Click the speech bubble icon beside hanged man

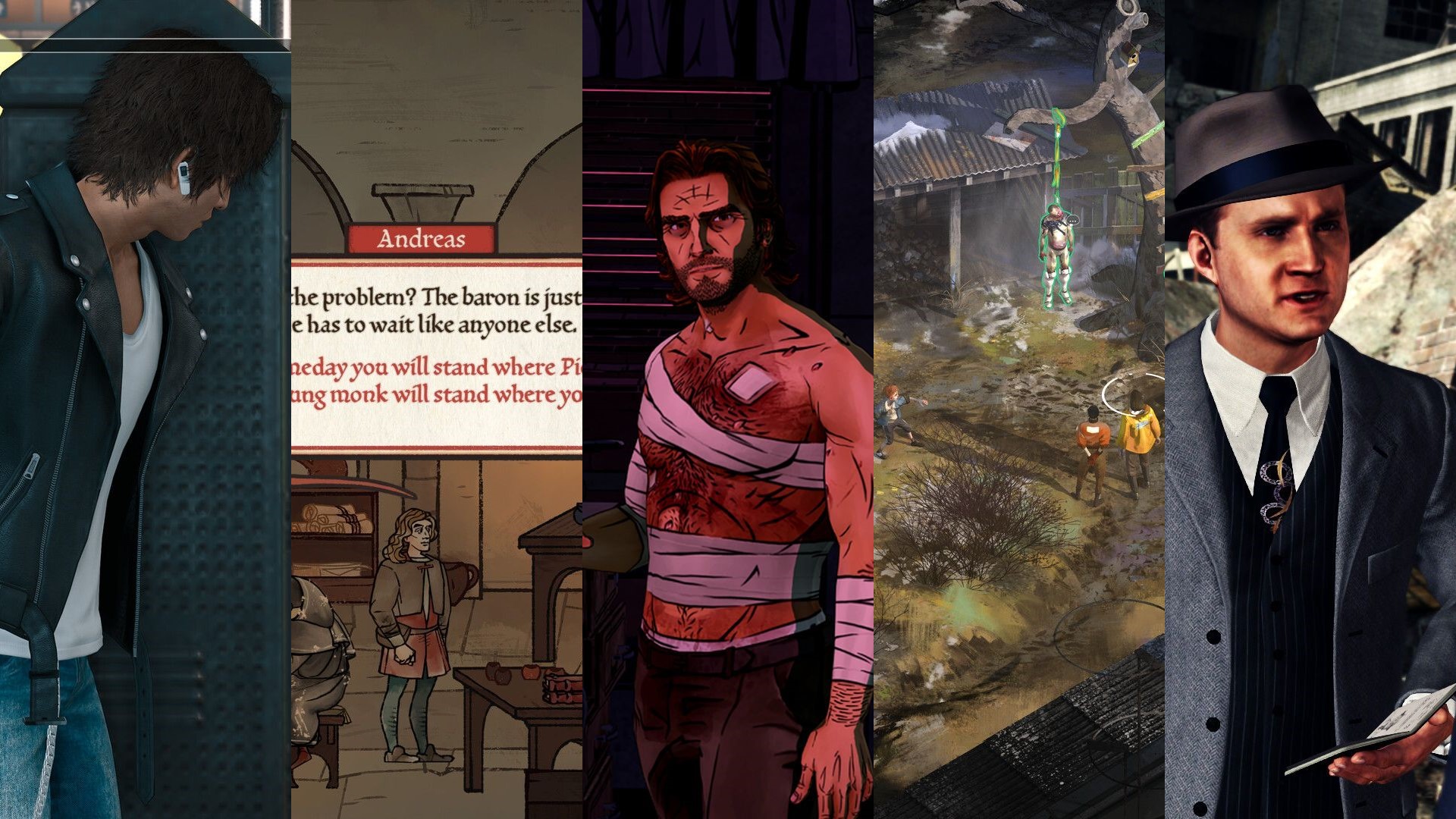click(x=1073, y=220)
